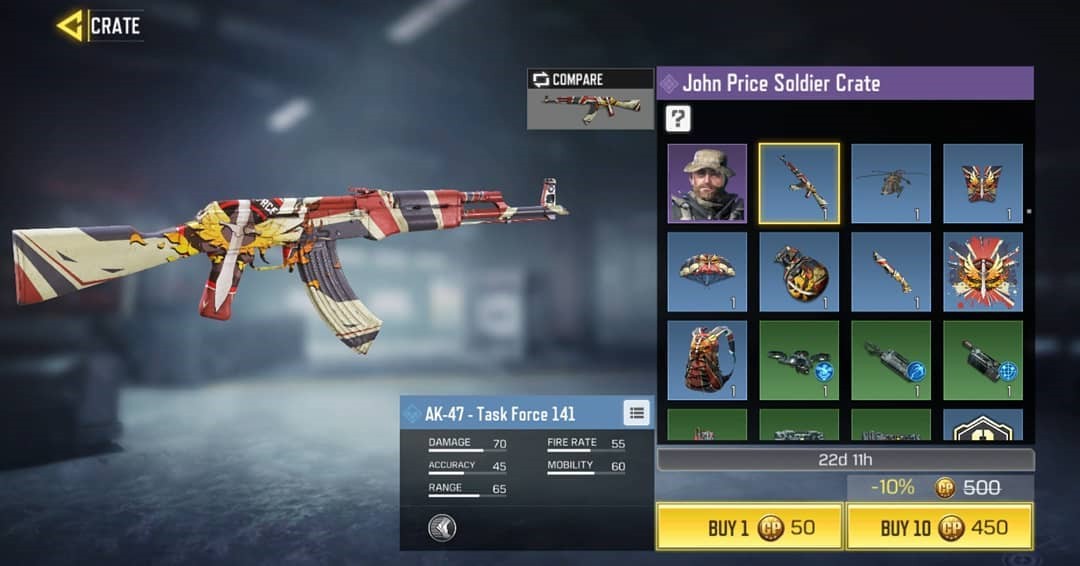Pick the parachute reward tile

point(707,272)
